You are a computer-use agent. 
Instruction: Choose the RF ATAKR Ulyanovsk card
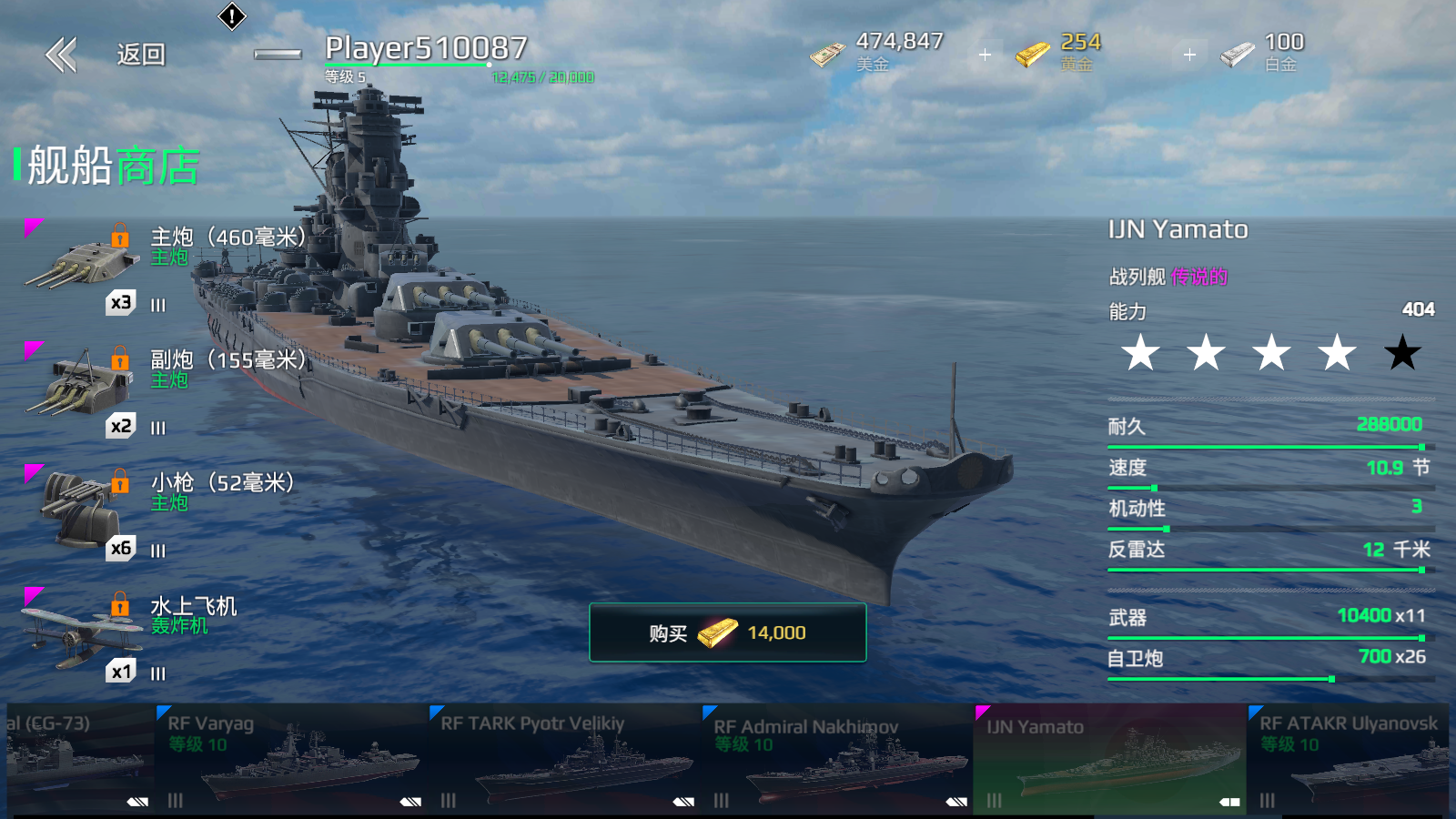coord(1351,759)
